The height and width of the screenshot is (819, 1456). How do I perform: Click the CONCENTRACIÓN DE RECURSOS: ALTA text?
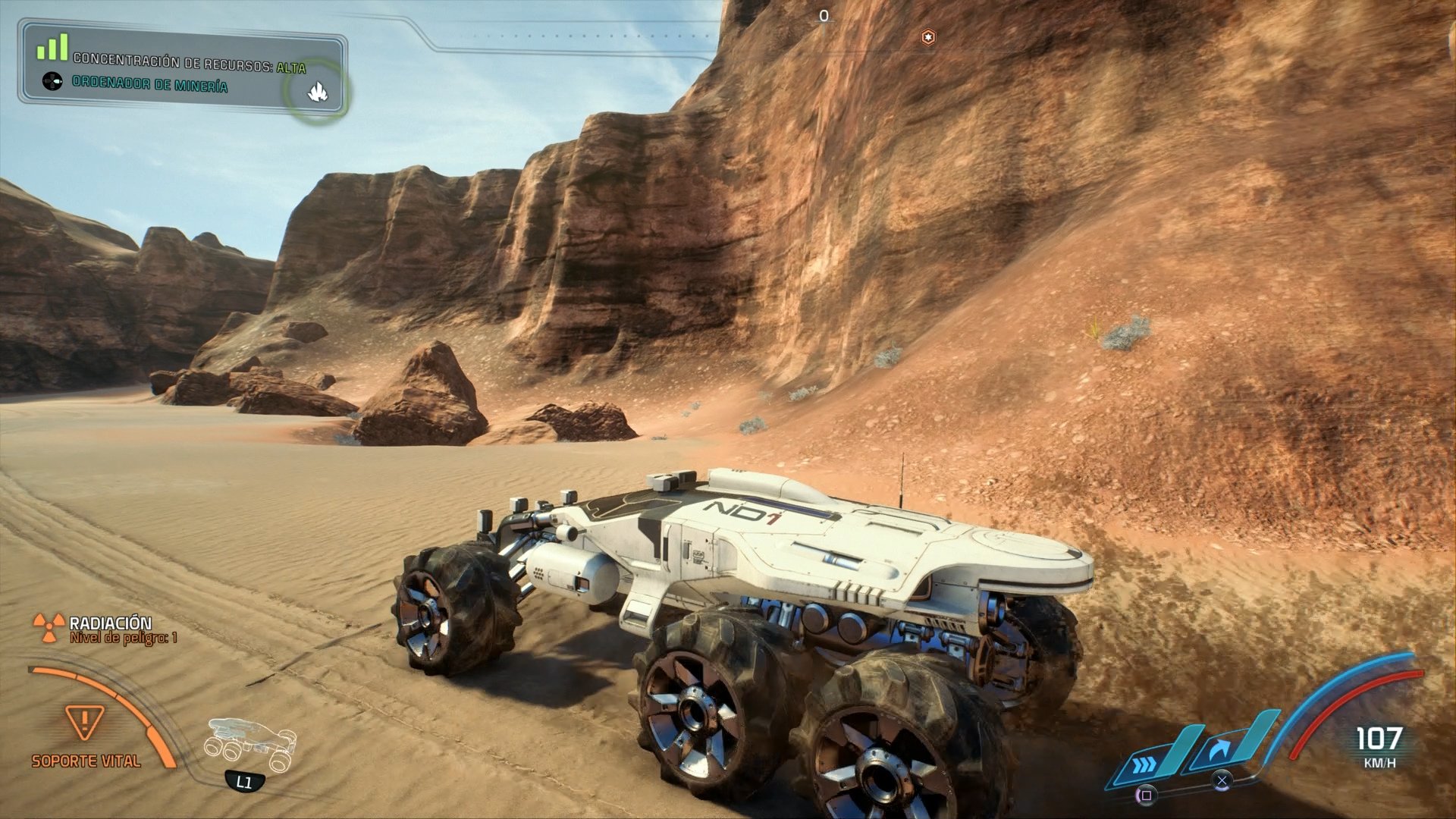click(x=188, y=67)
